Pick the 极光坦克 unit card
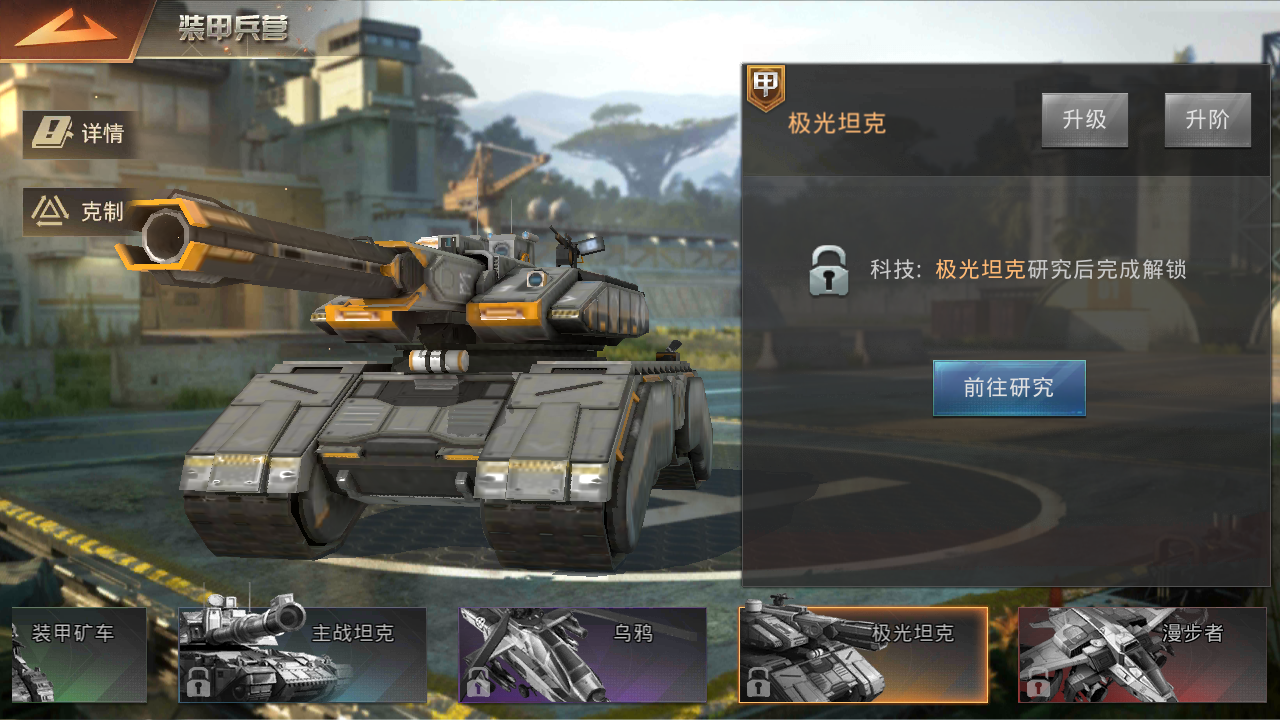This screenshot has width=1280, height=720. (x=862, y=653)
